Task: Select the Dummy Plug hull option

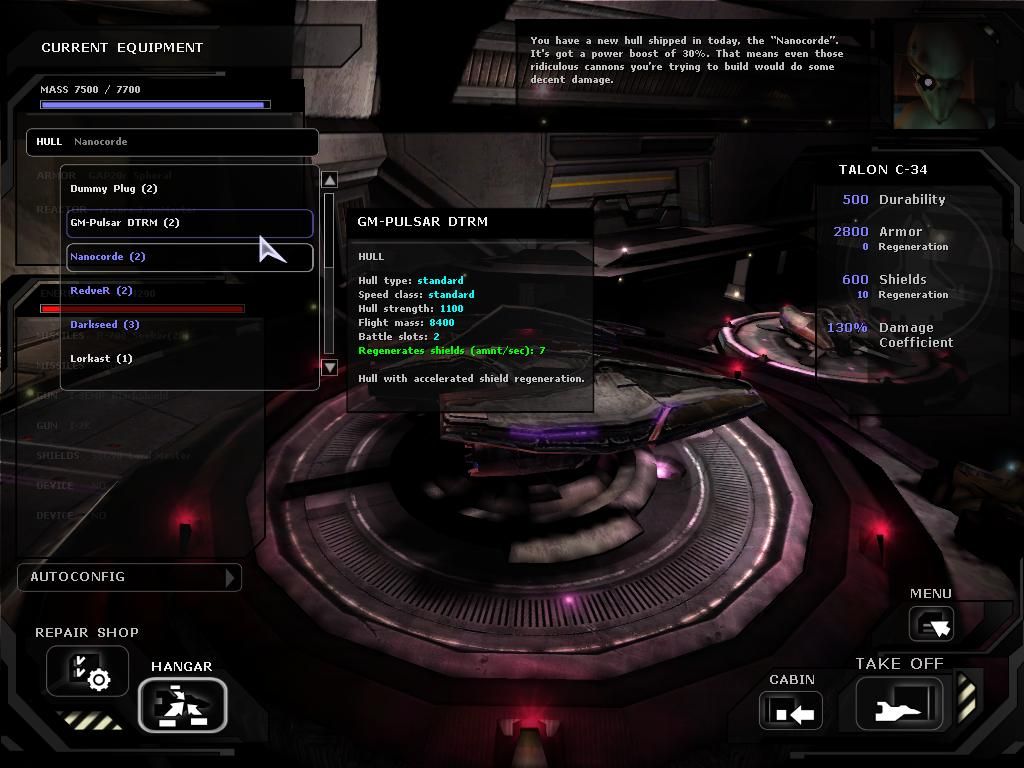Action: click(x=114, y=189)
